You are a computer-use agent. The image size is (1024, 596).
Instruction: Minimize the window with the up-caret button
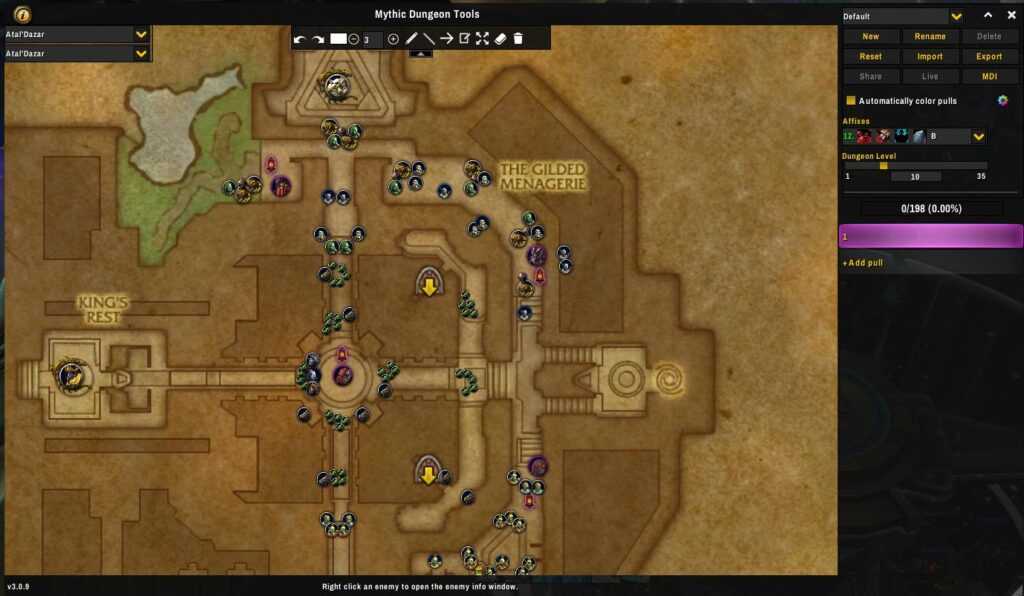coord(988,15)
